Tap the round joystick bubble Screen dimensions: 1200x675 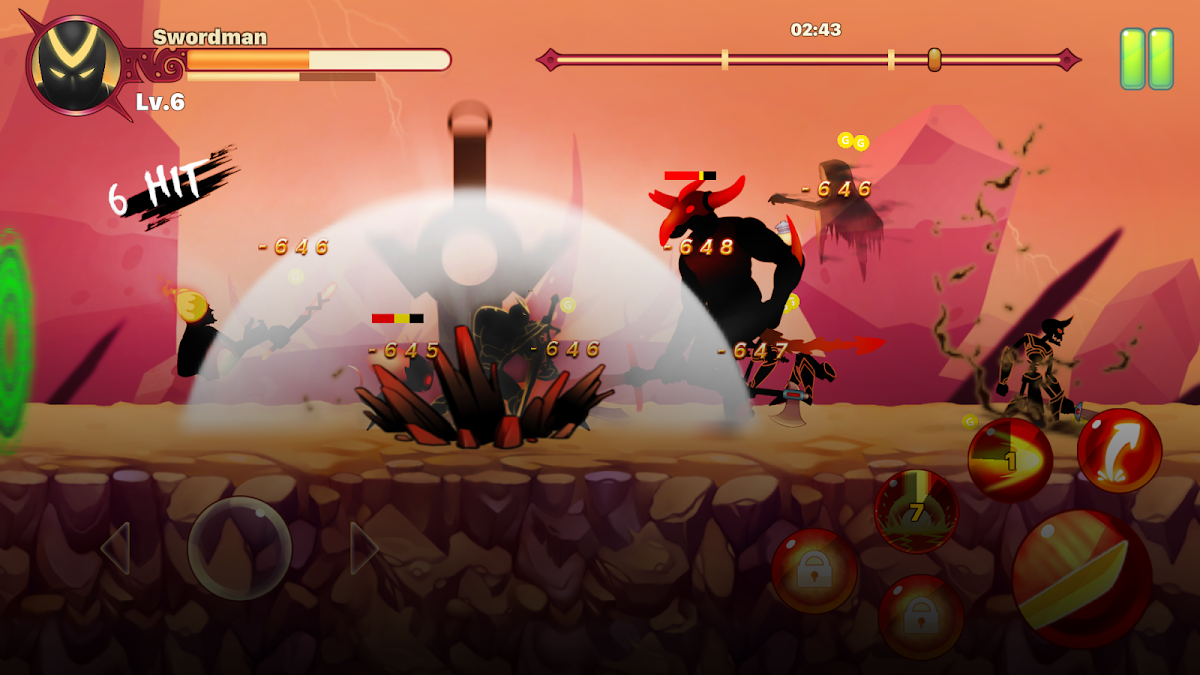240,548
